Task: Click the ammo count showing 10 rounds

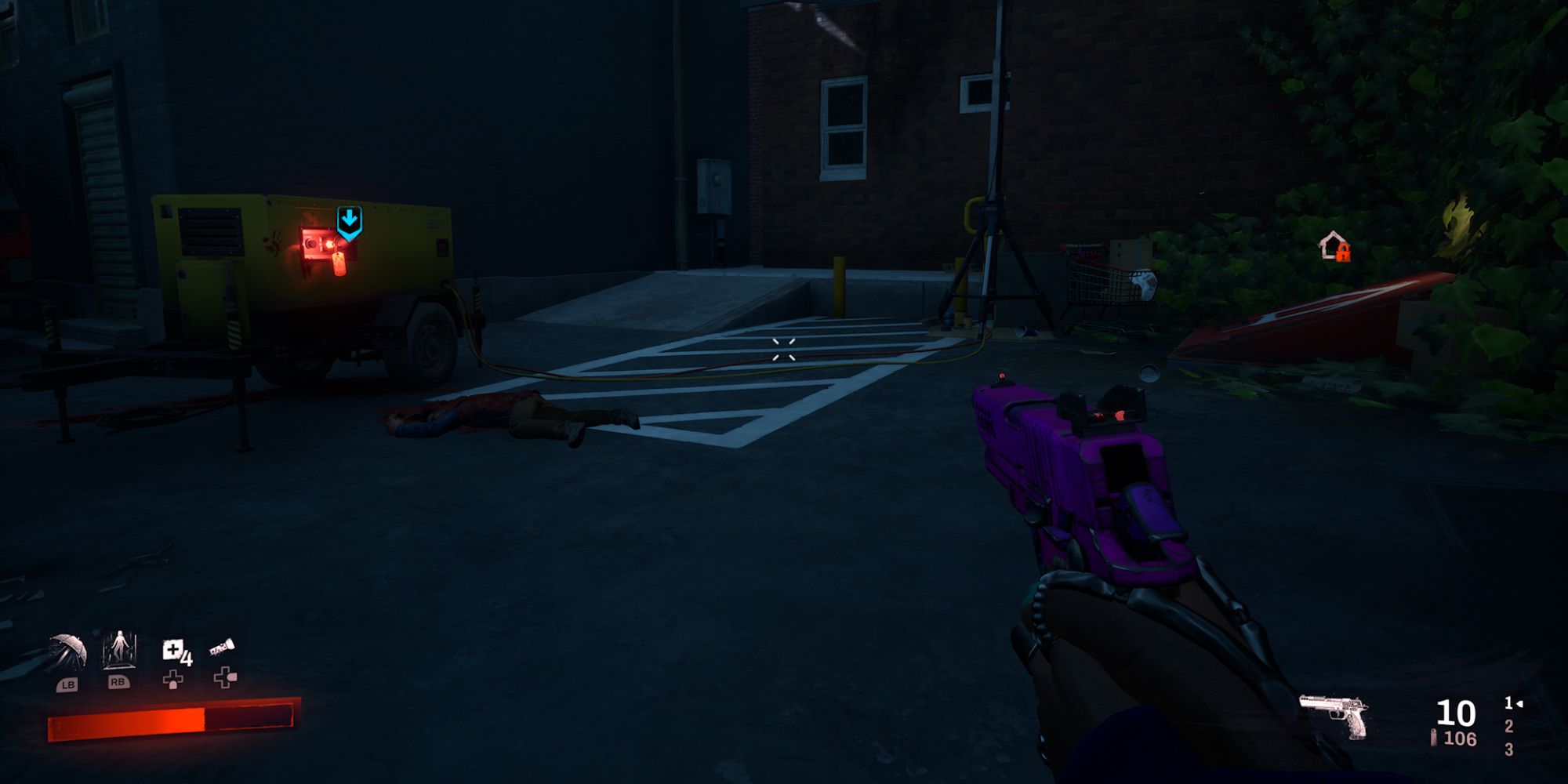Action: [x=1455, y=713]
